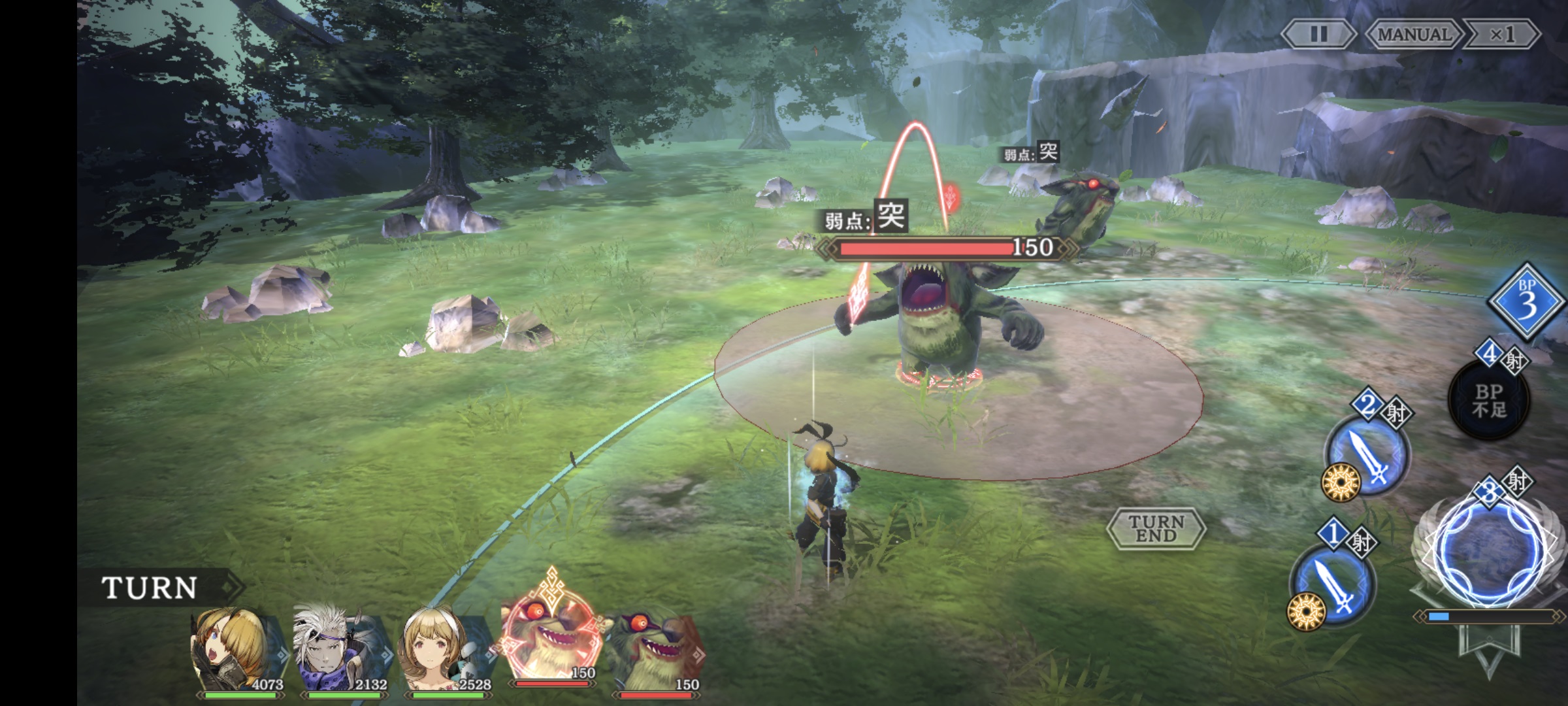This screenshot has width=1568, height=706.
Task: Select the 4 BP skill marked BP不足
Action: click(1489, 400)
